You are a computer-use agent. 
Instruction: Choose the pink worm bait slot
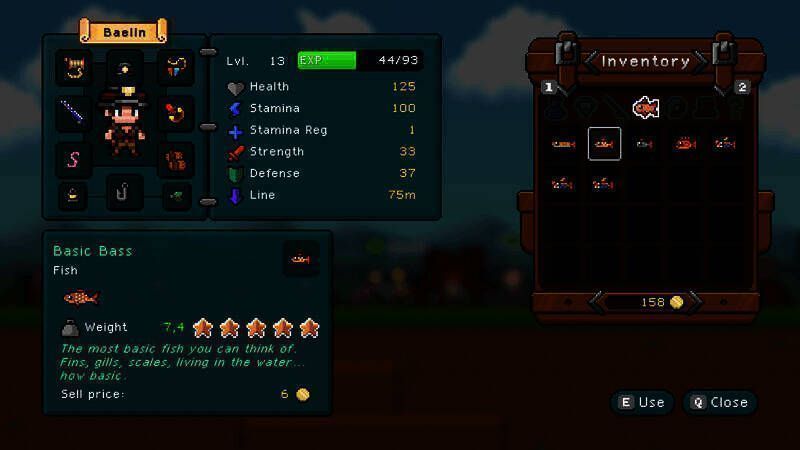[x=73, y=157]
